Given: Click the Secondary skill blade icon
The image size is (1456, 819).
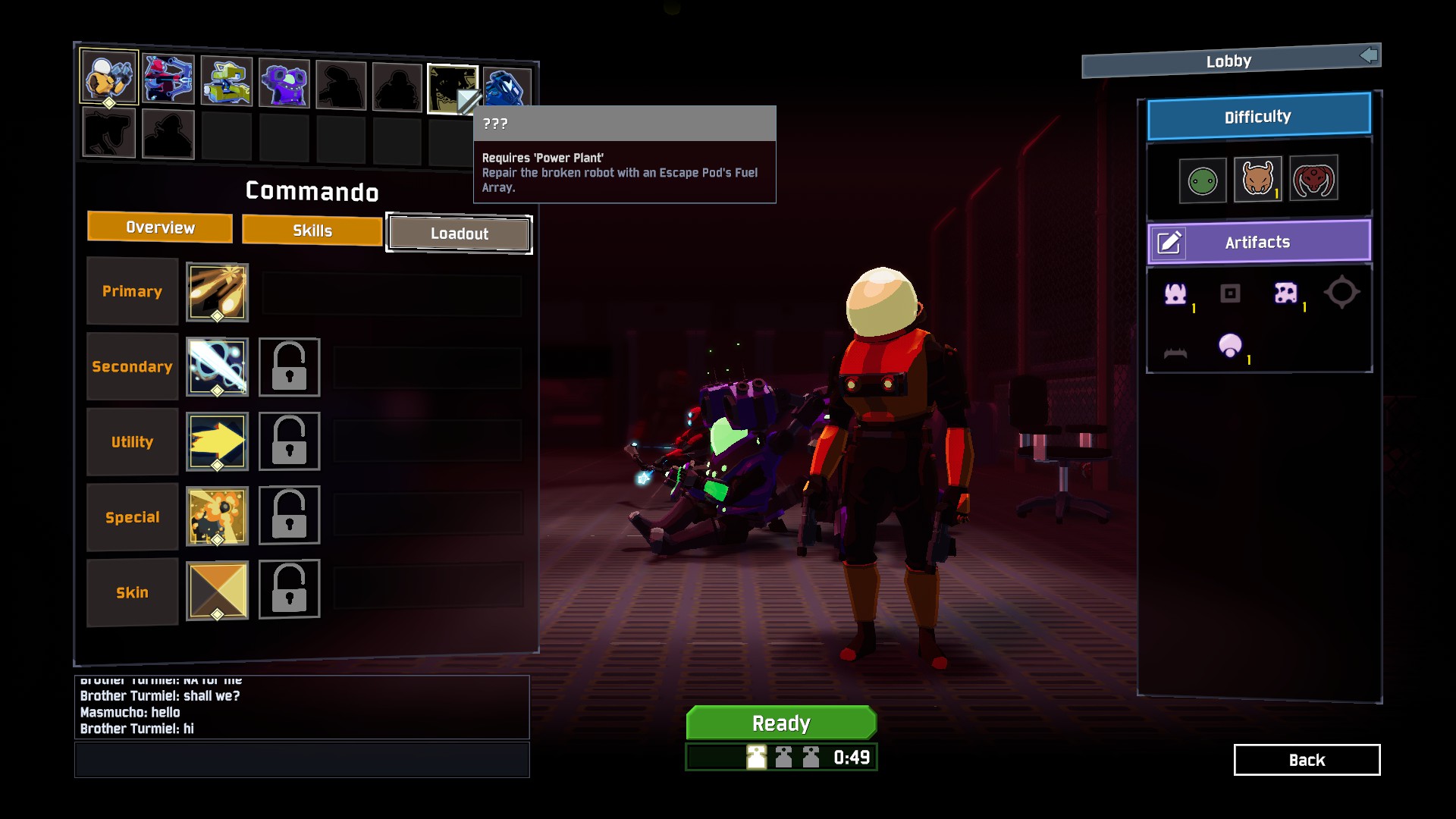Looking at the screenshot, I should (x=217, y=366).
